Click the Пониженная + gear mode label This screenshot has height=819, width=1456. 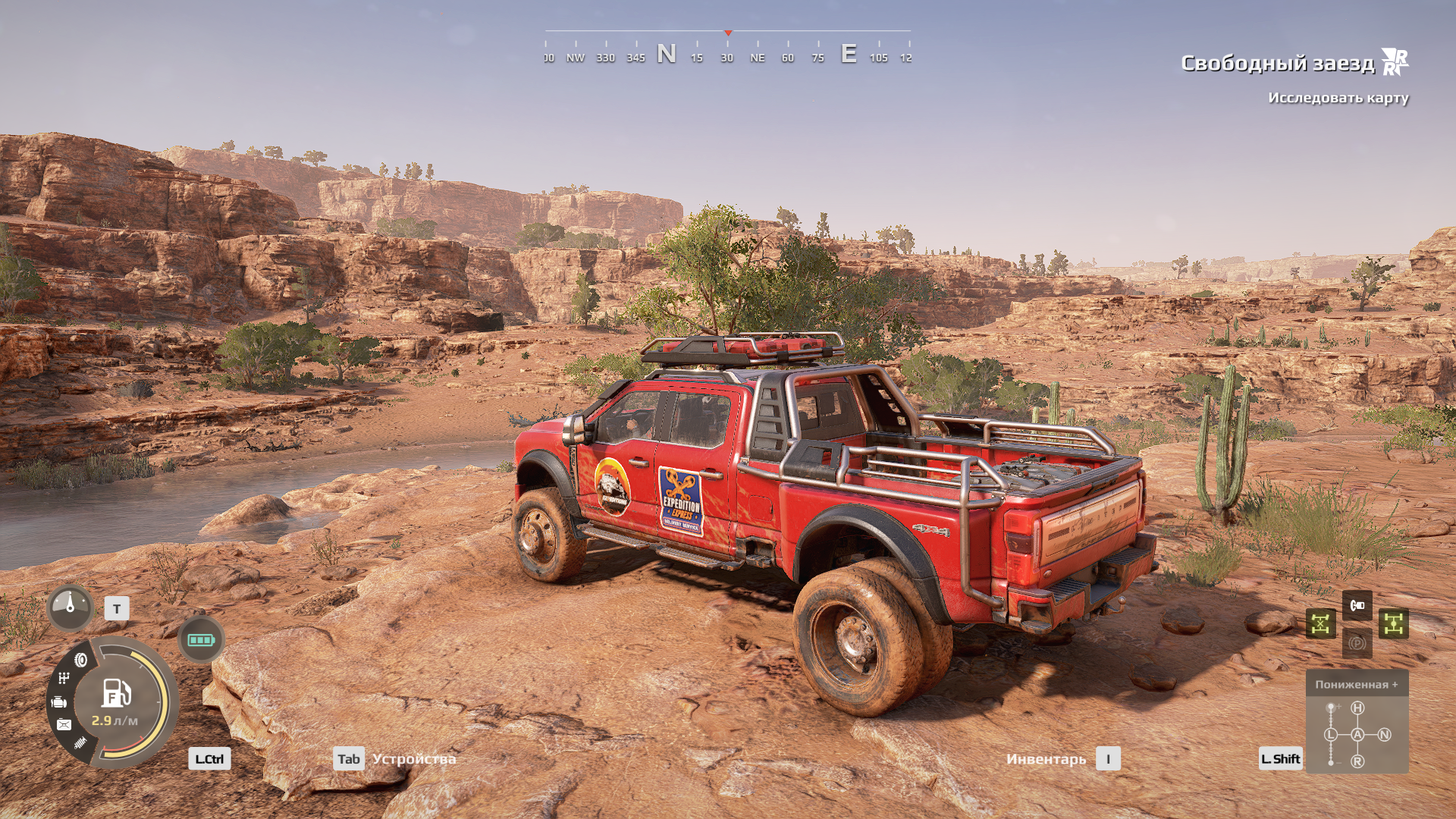click(1356, 684)
